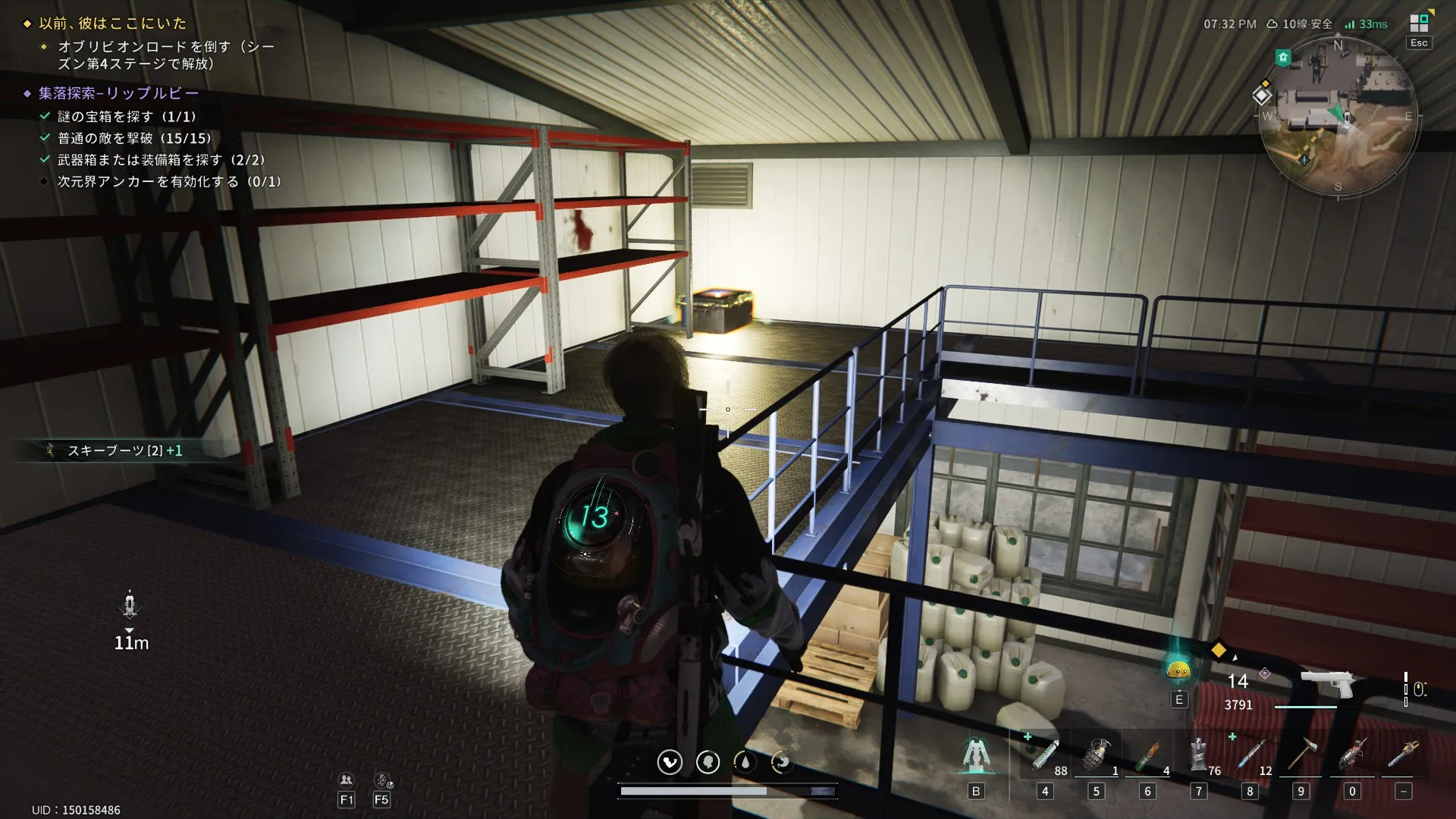Click the equipped white pistol icon
Viewport: 1456px width, 819px height.
click(1328, 684)
